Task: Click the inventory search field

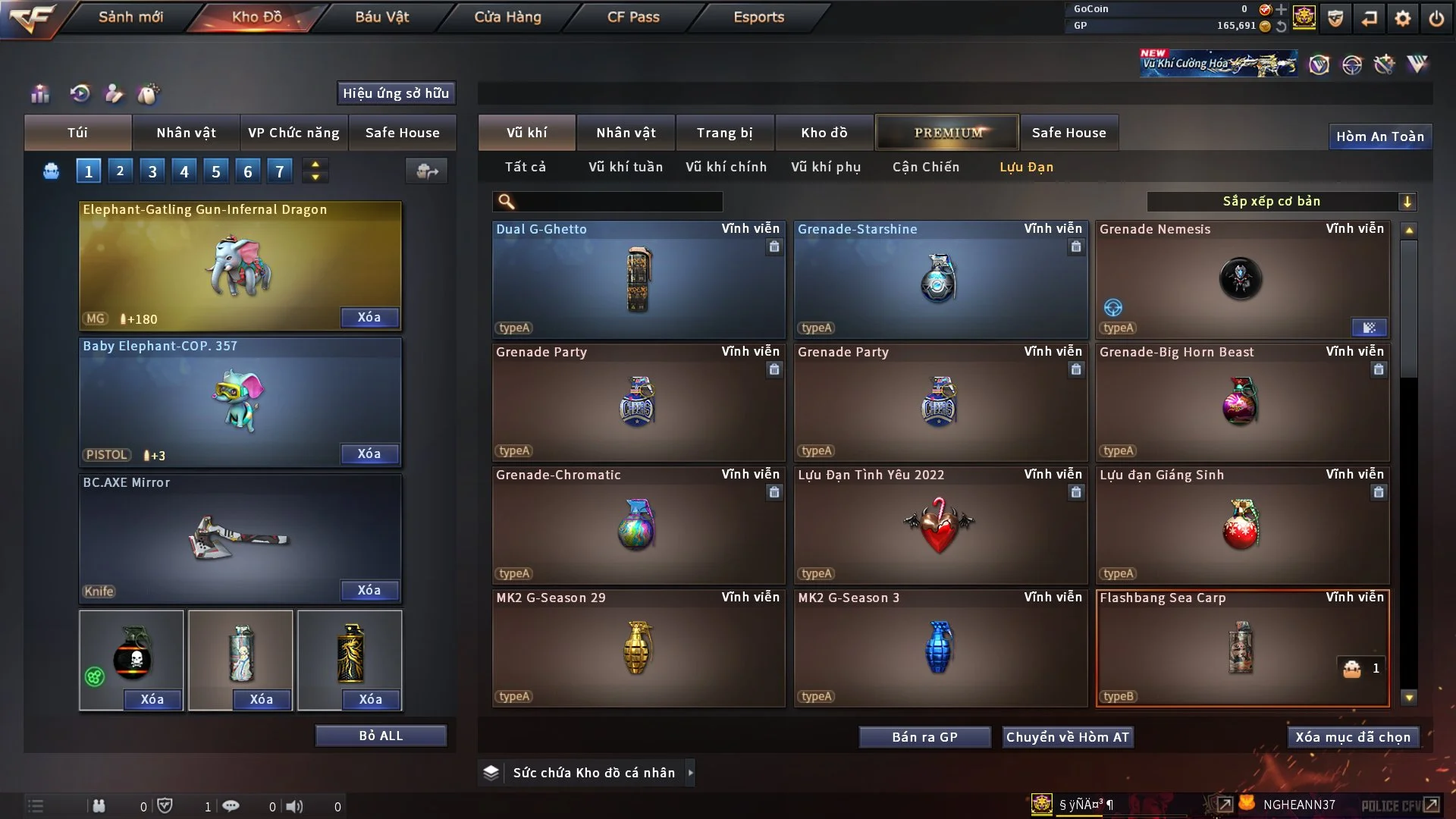Action: click(x=618, y=201)
